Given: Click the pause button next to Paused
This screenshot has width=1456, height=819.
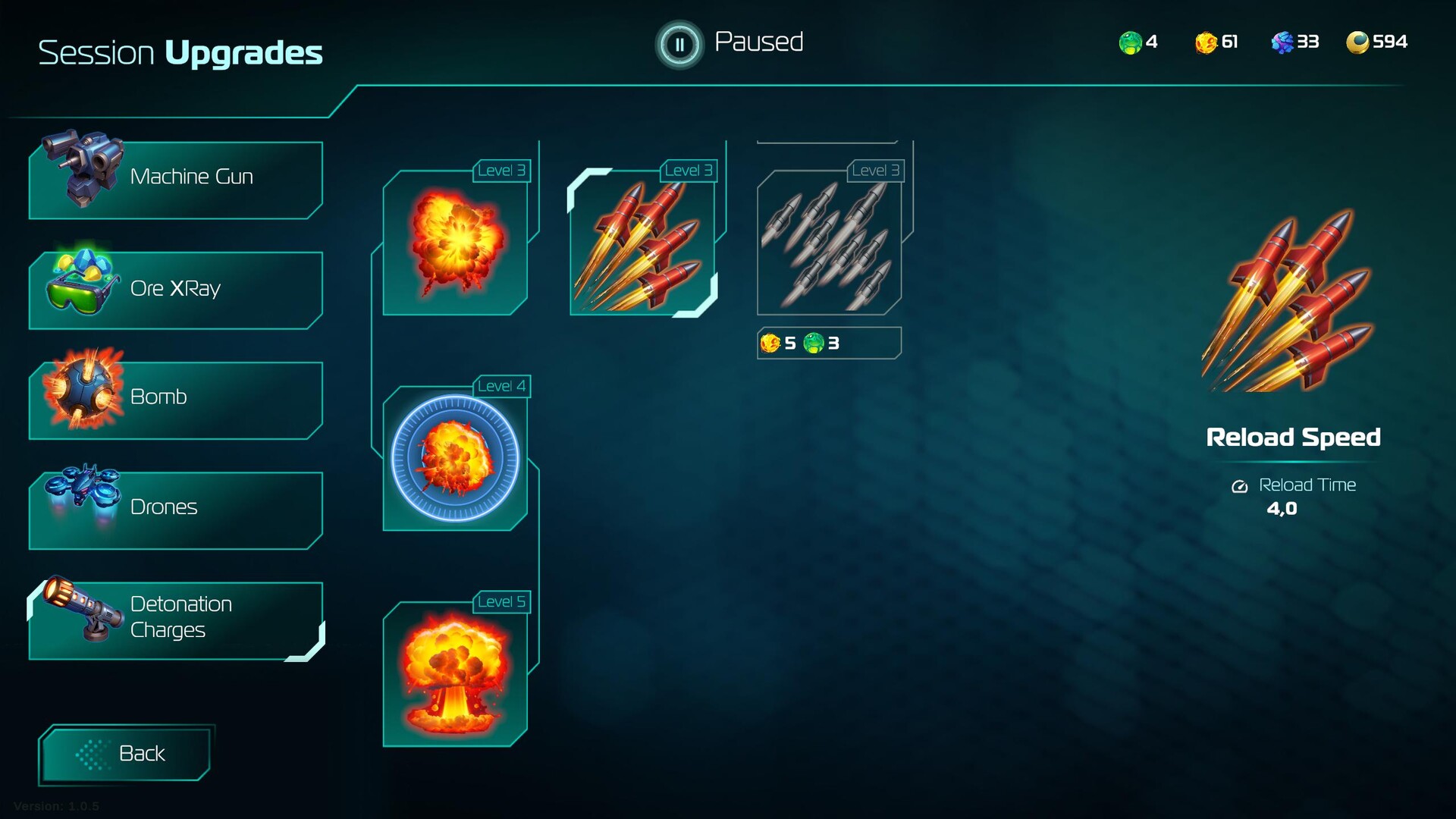Looking at the screenshot, I should [x=679, y=44].
